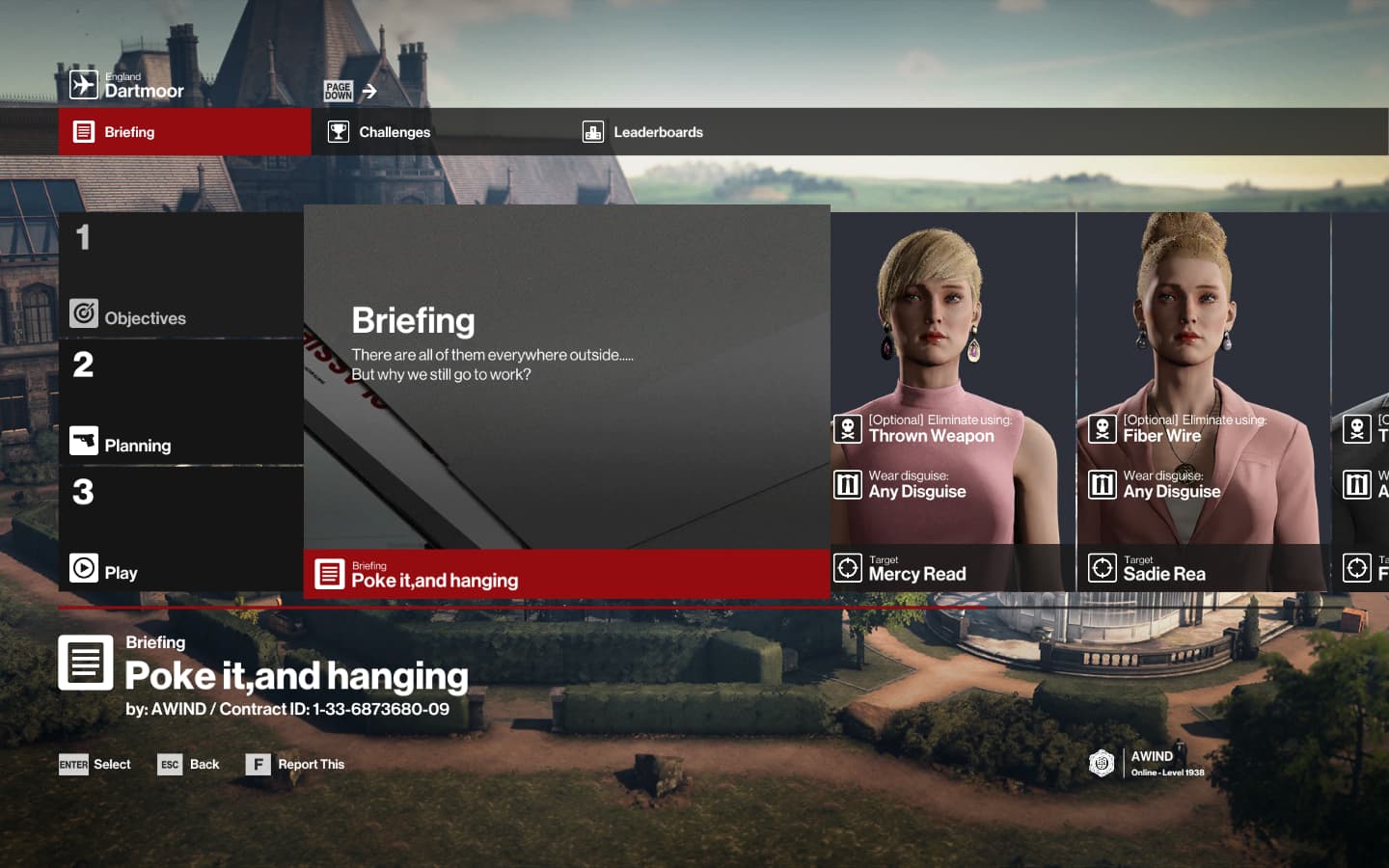Click the Dartmoor destination header
The width and height of the screenshot is (1389, 868).
coord(127,86)
